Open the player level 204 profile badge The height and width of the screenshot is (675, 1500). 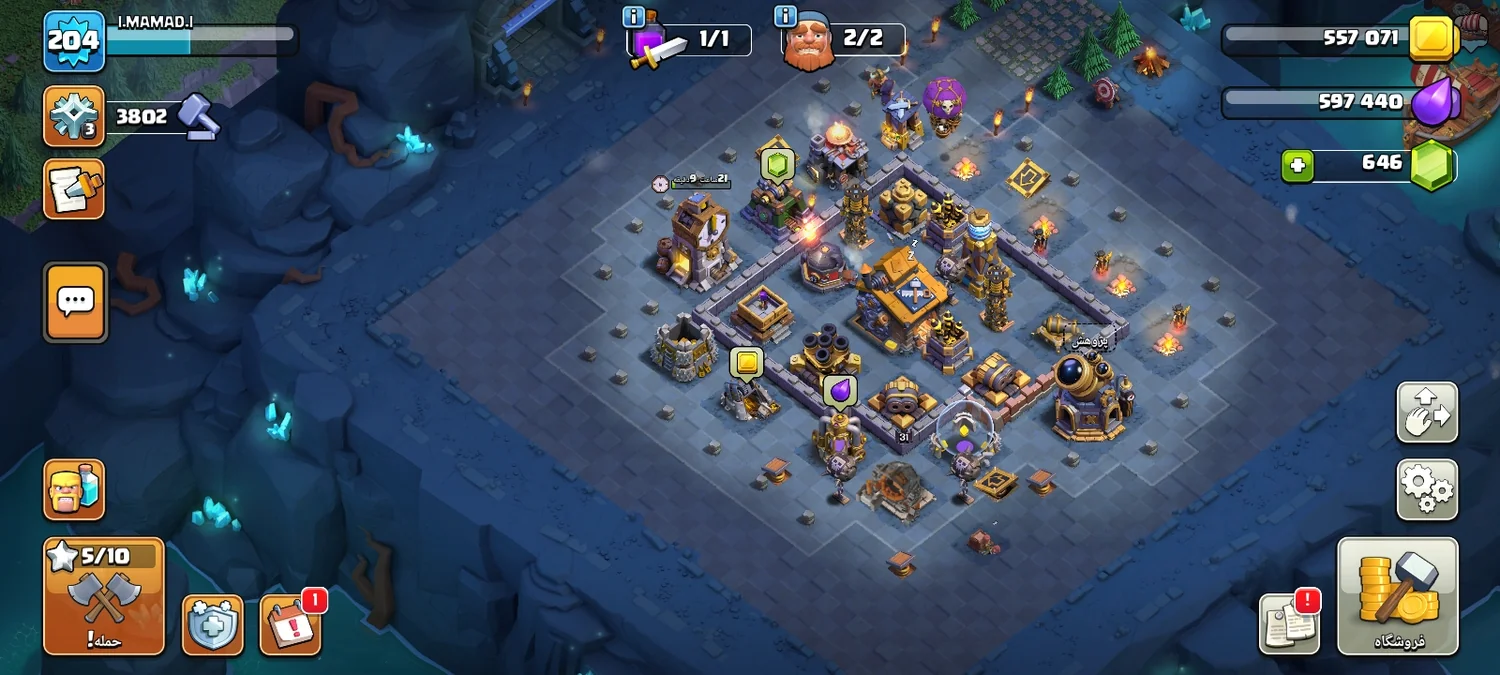(74, 41)
